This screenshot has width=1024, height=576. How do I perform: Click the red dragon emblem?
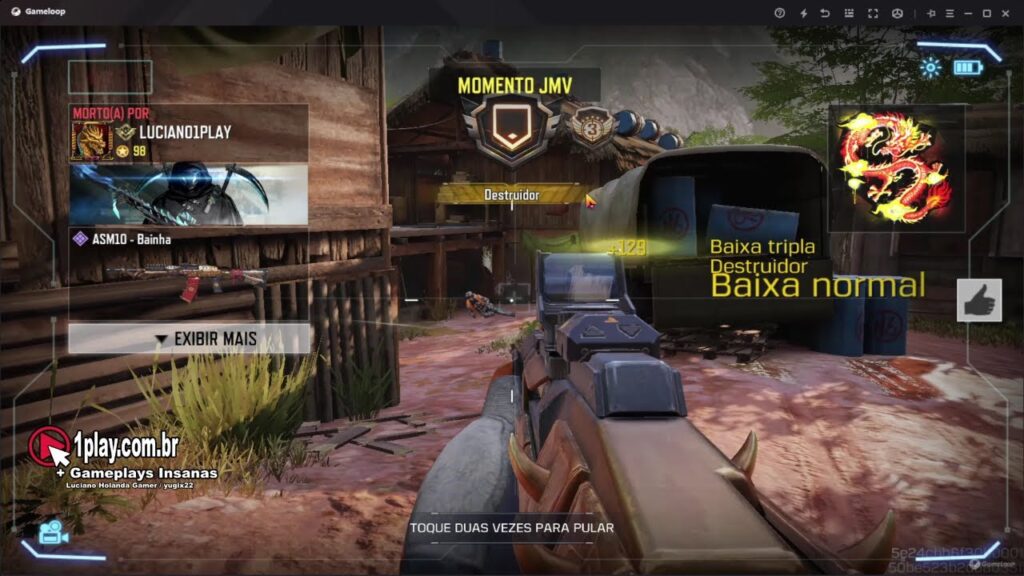pos(895,168)
